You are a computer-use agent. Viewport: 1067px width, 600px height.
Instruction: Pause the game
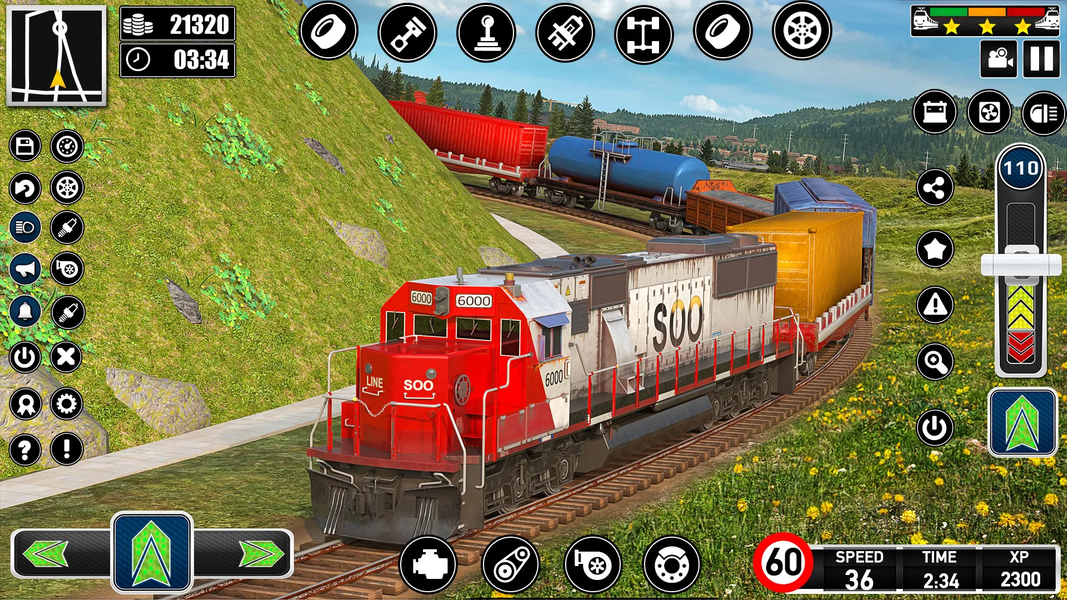click(1041, 58)
